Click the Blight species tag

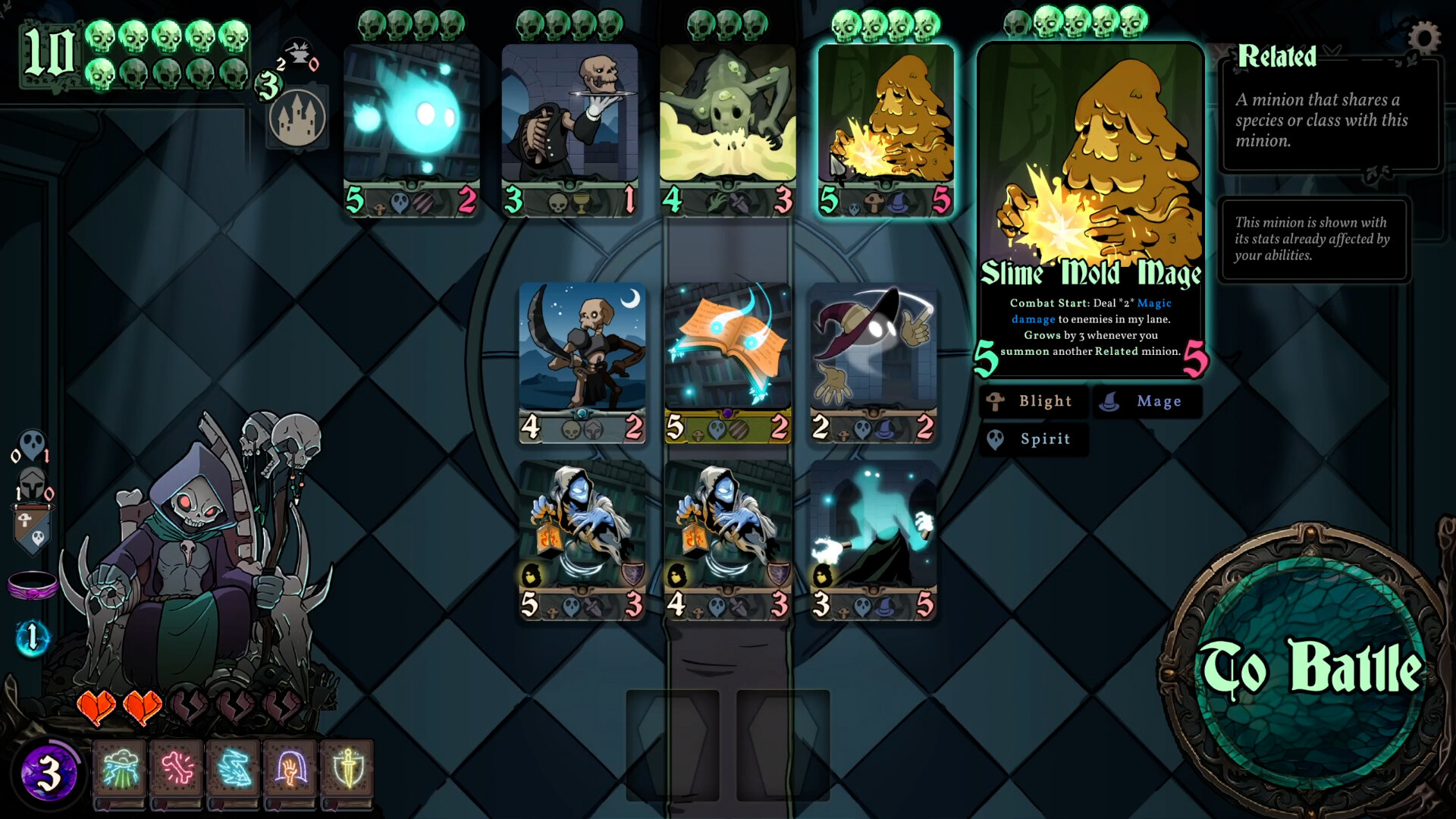pyautogui.click(x=1033, y=401)
